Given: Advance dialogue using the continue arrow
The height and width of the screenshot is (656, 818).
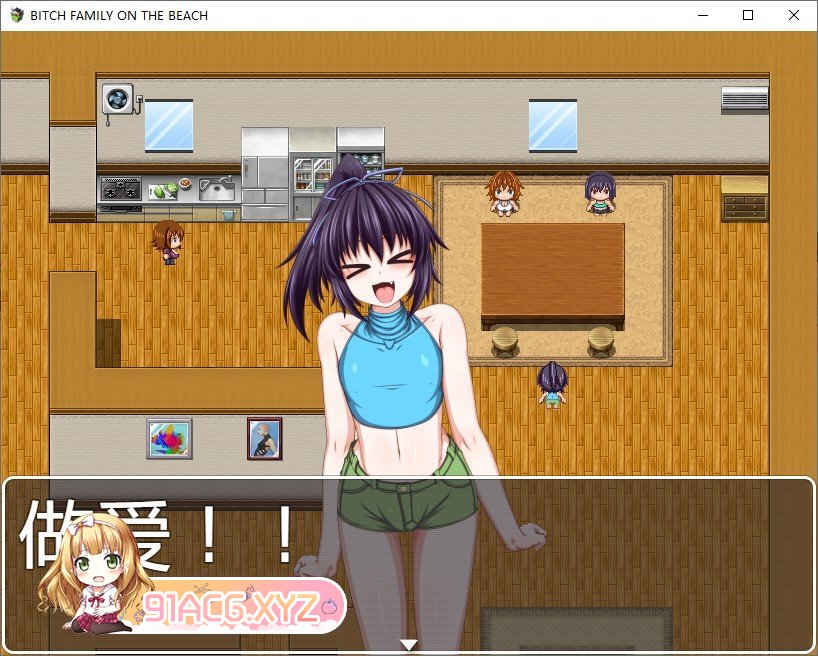Looking at the screenshot, I should pyautogui.click(x=408, y=645).
